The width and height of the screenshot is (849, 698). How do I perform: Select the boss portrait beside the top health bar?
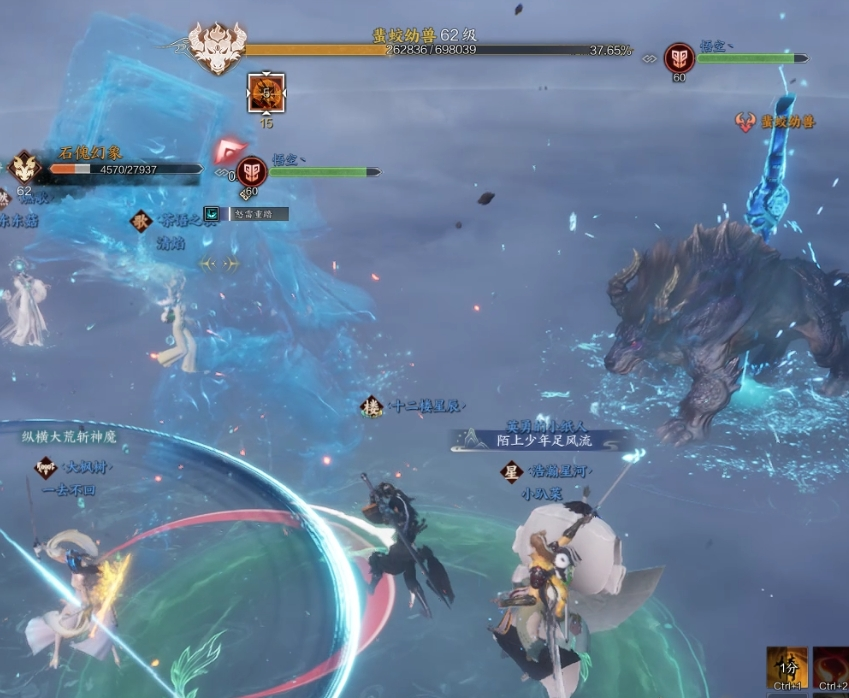point(216,48)
